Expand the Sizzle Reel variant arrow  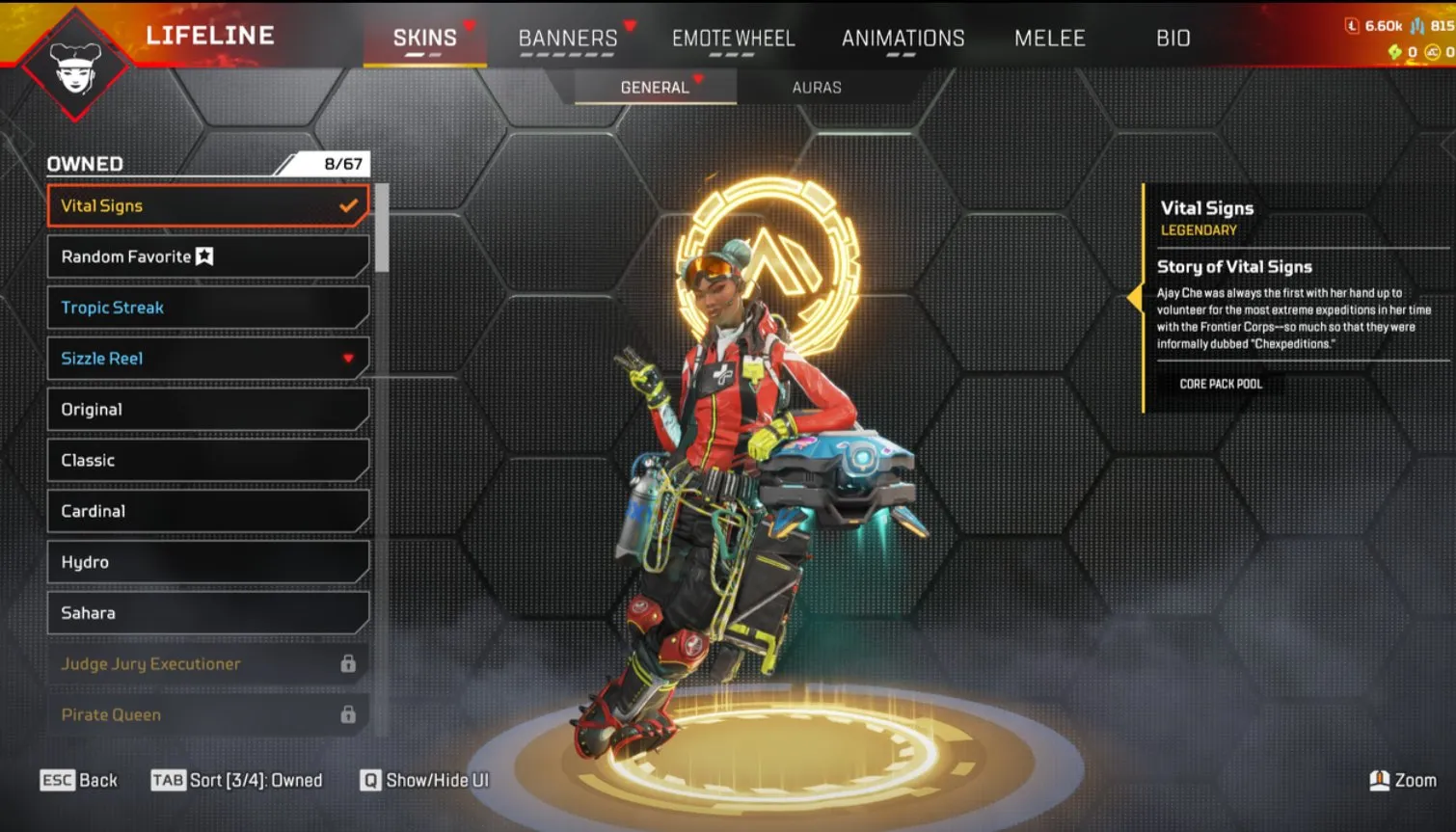[x=349, y=359]
